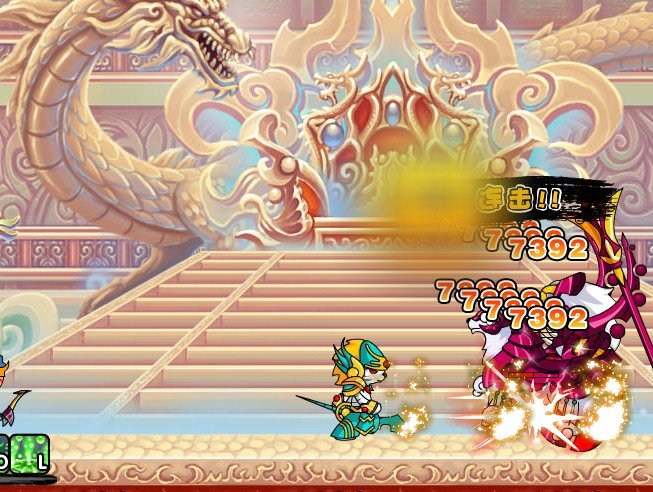This screenshot has width=653, height=492.
Task: Activate the green skill icon labeled L
Action: point(30,451)
